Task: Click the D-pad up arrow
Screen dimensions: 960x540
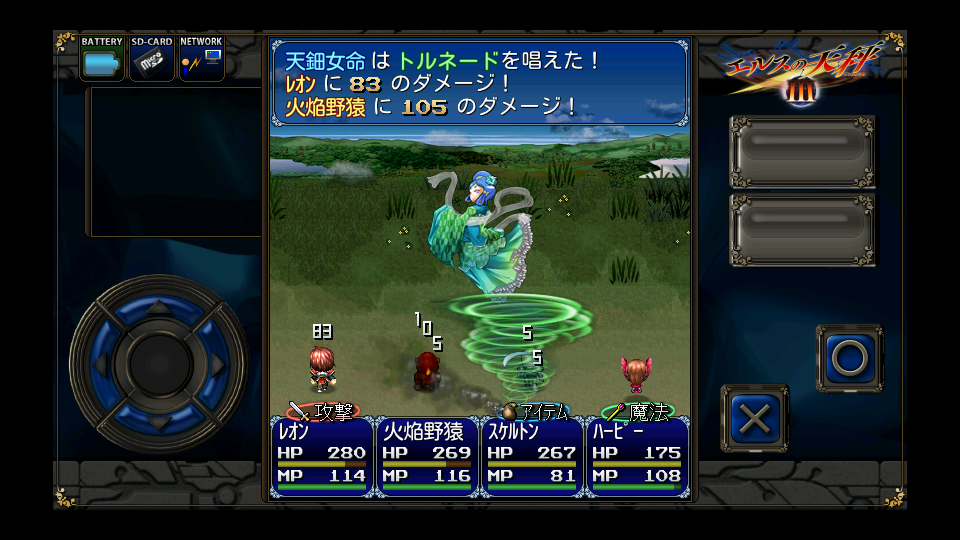Action: click(157, 304)
